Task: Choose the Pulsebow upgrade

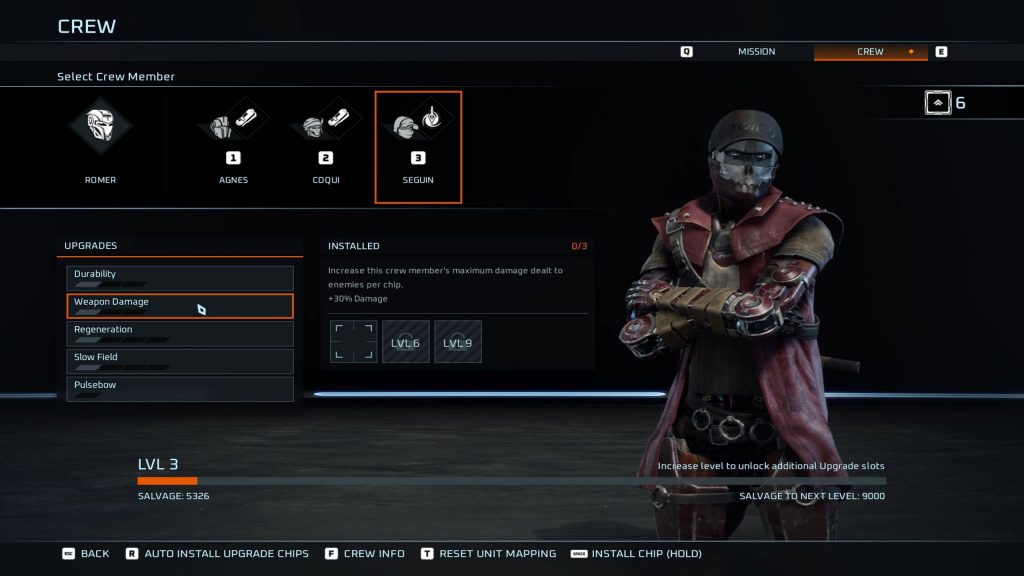Action: (x=180, y=389)
